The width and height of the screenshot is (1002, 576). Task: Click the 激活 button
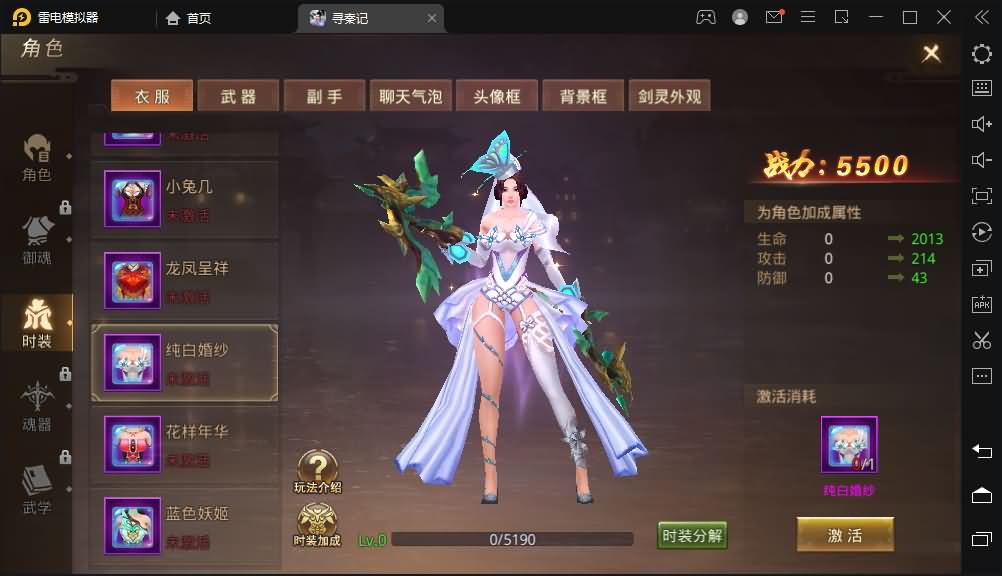coord(845,535)
